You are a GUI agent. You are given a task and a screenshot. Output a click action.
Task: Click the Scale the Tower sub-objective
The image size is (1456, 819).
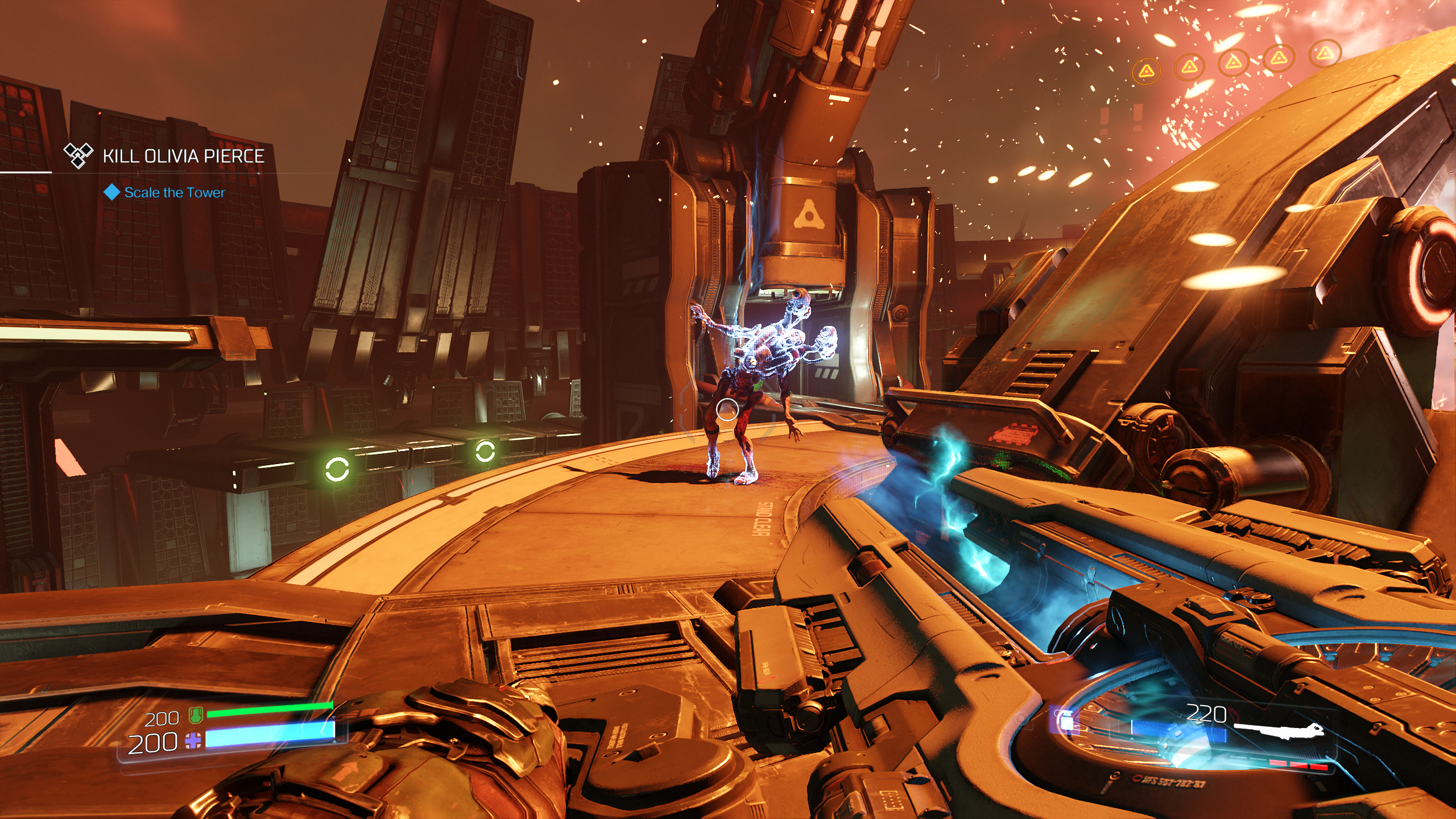point(174,193)
